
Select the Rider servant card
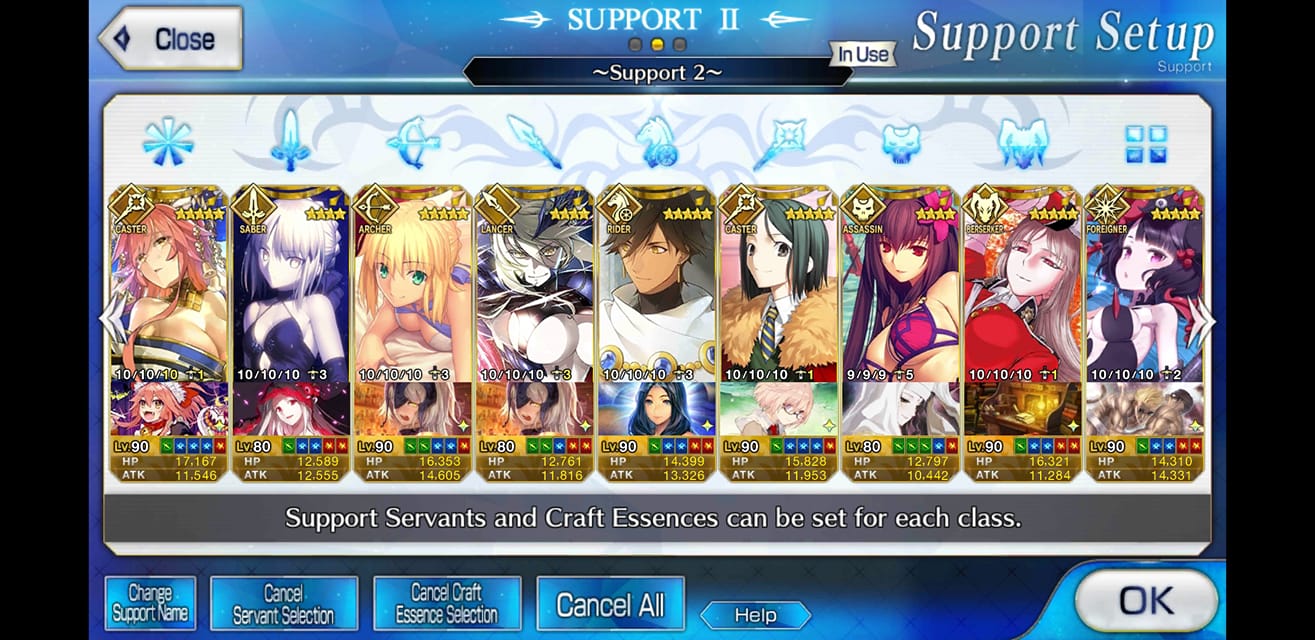656,290
